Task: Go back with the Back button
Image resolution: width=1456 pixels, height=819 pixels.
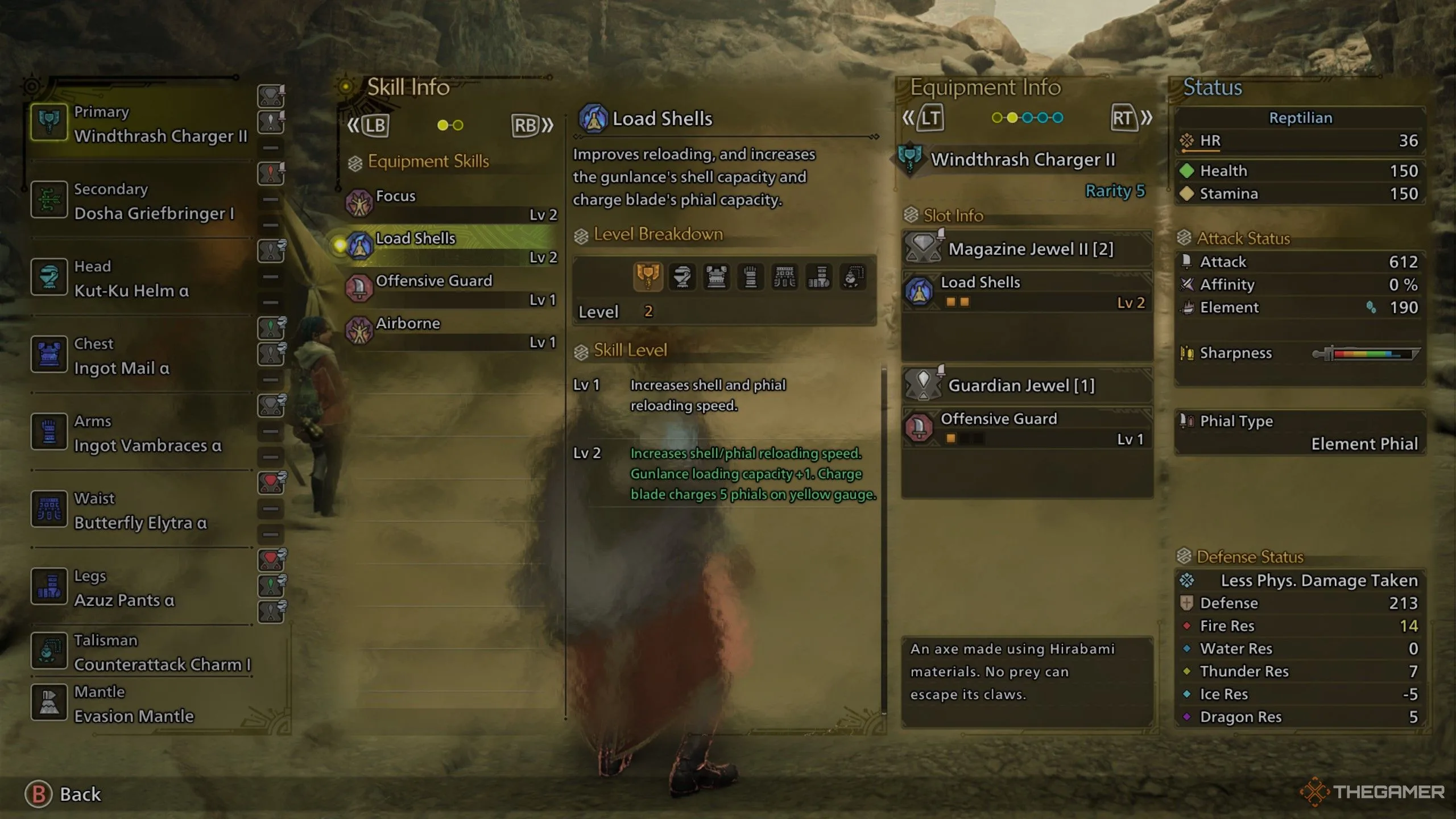Action: pos(64,794)
